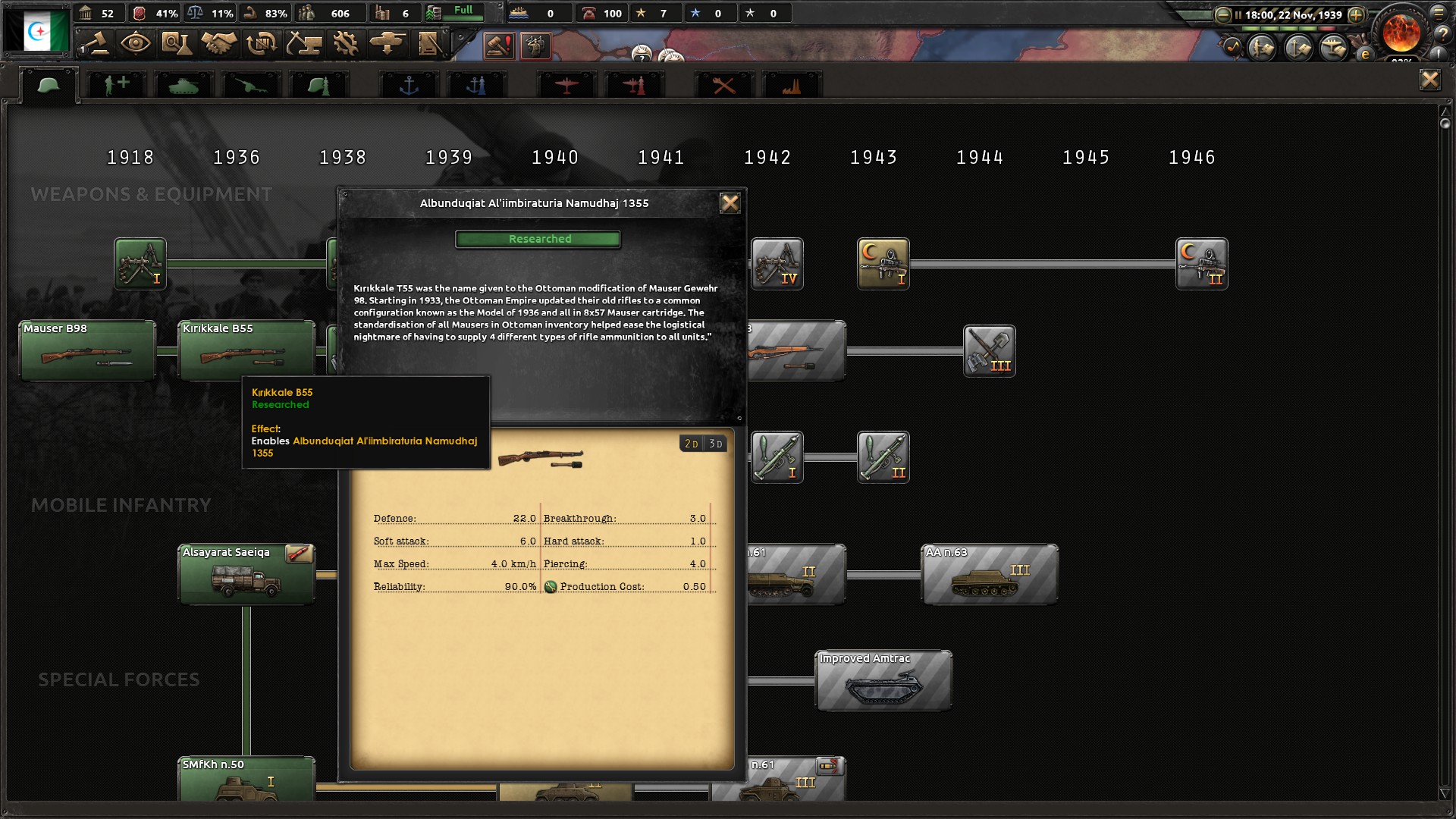Switch to the Naval research tab
The width and height of the screenshot is (1456, 819).
[x=409, y=83]
